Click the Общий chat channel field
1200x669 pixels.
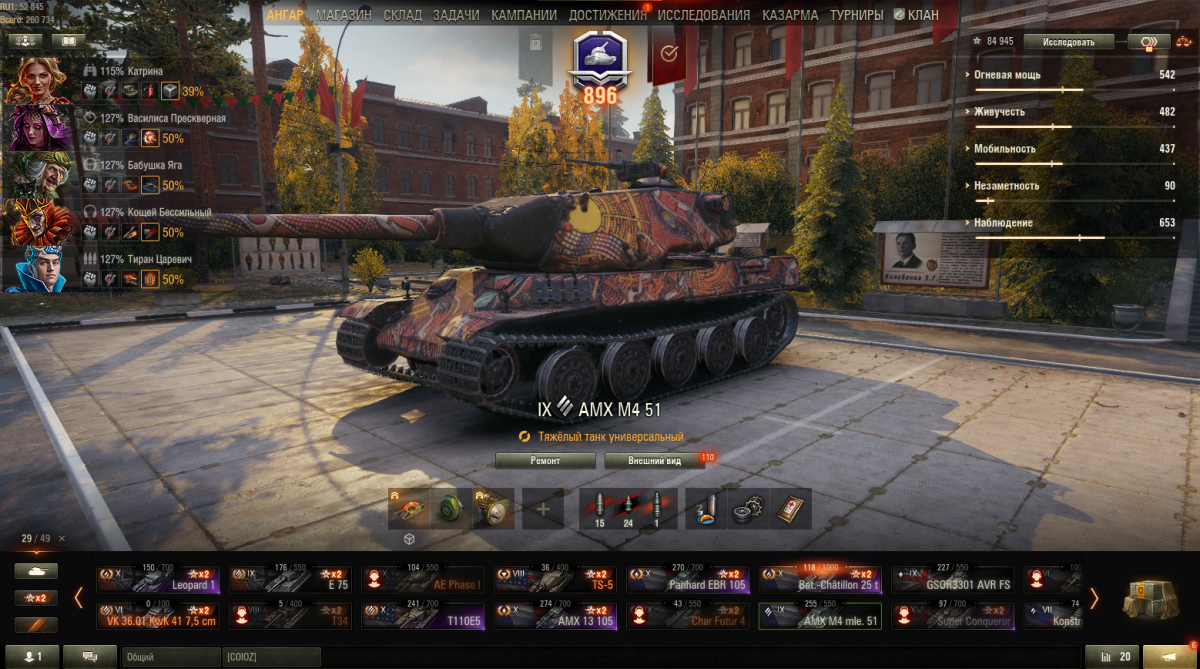pos(170,656)
